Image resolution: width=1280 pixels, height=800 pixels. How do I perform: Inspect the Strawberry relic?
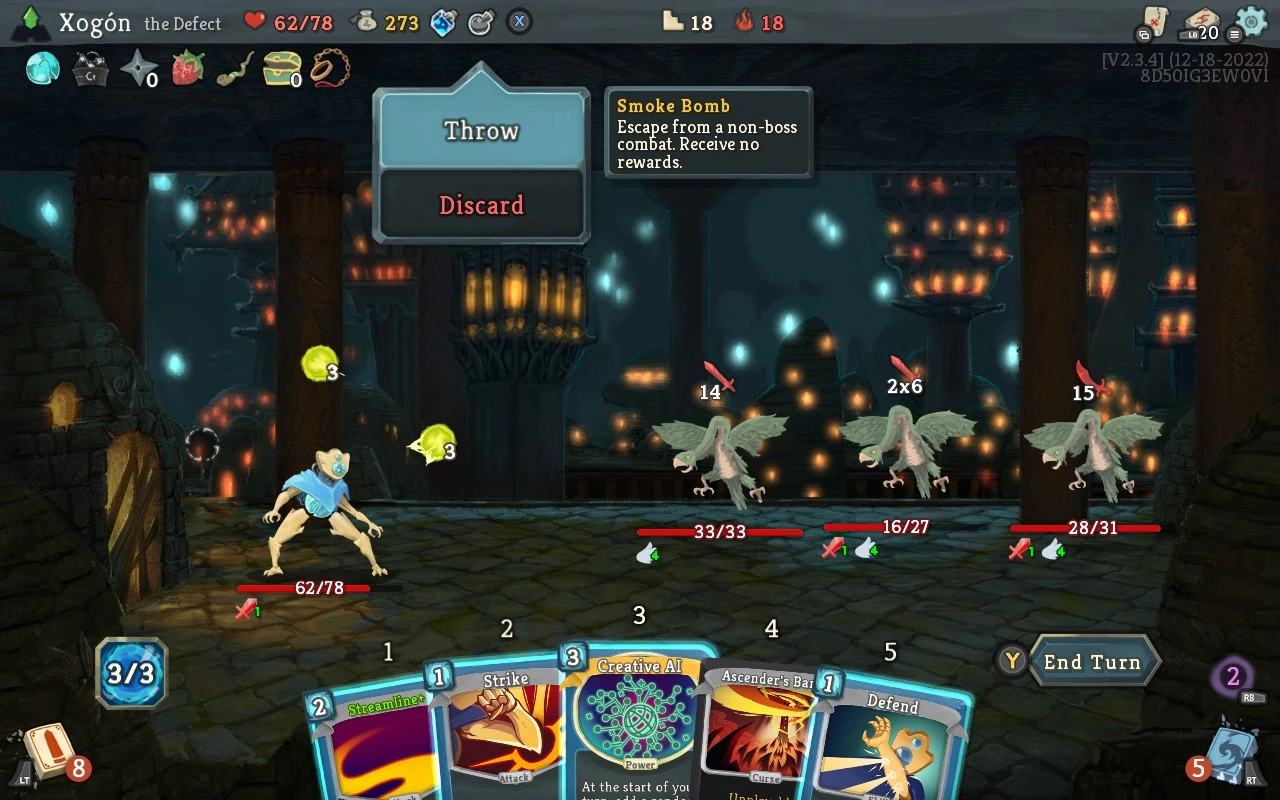[x=188, y=69]
